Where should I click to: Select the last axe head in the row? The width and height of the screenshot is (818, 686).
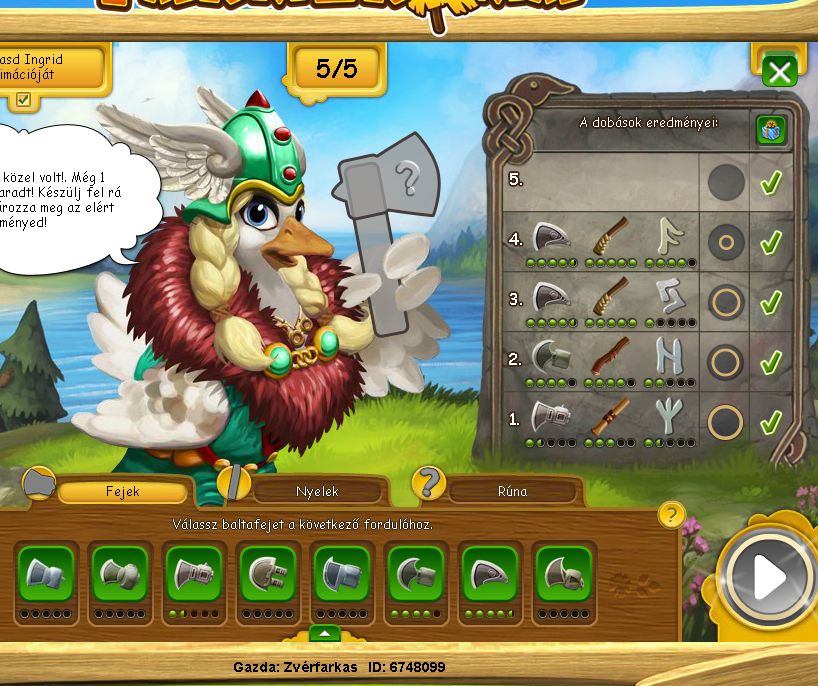click(564, 574)
